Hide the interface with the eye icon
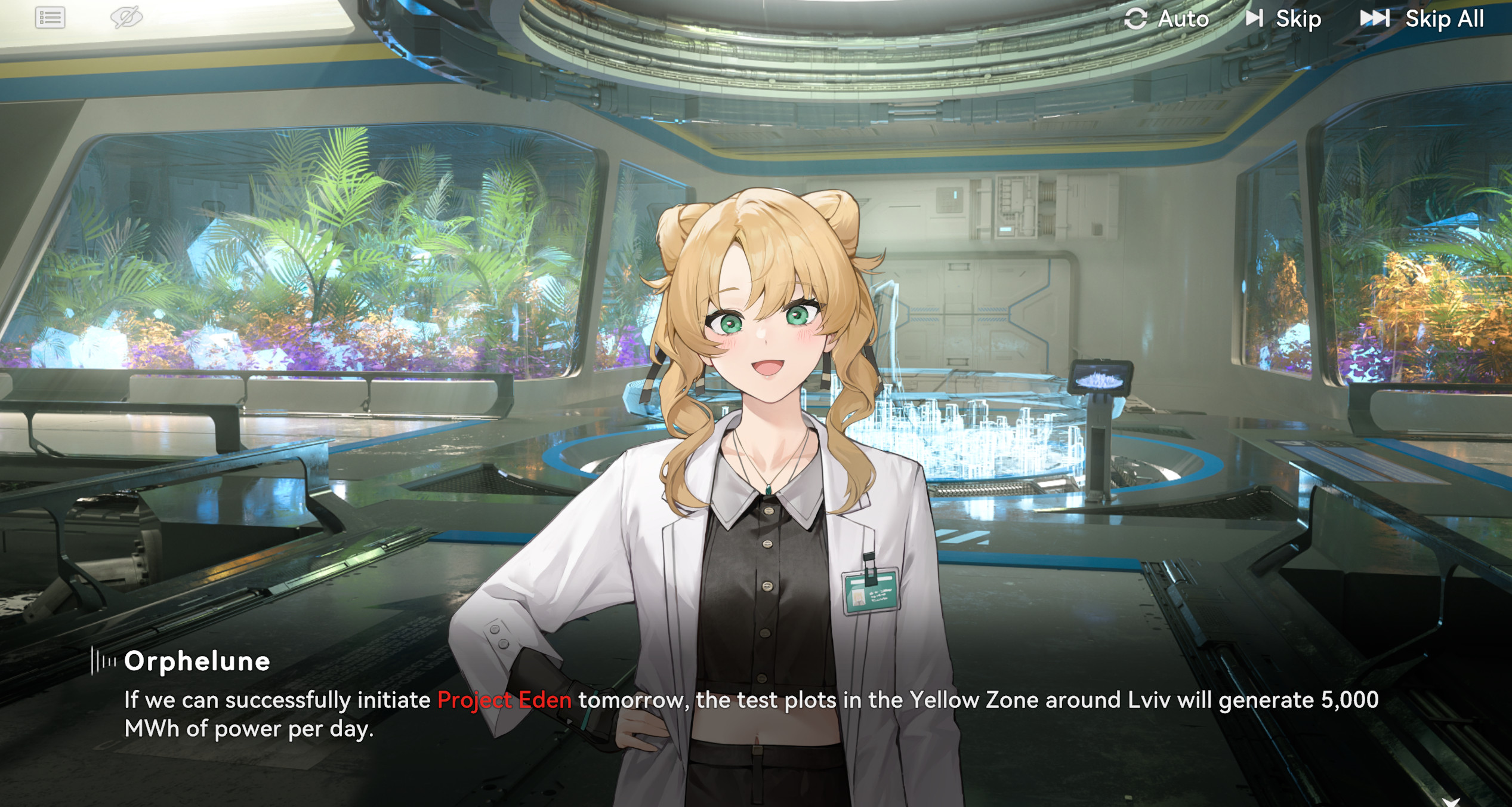Screen dimensions: 1512x807 (126, 17)
